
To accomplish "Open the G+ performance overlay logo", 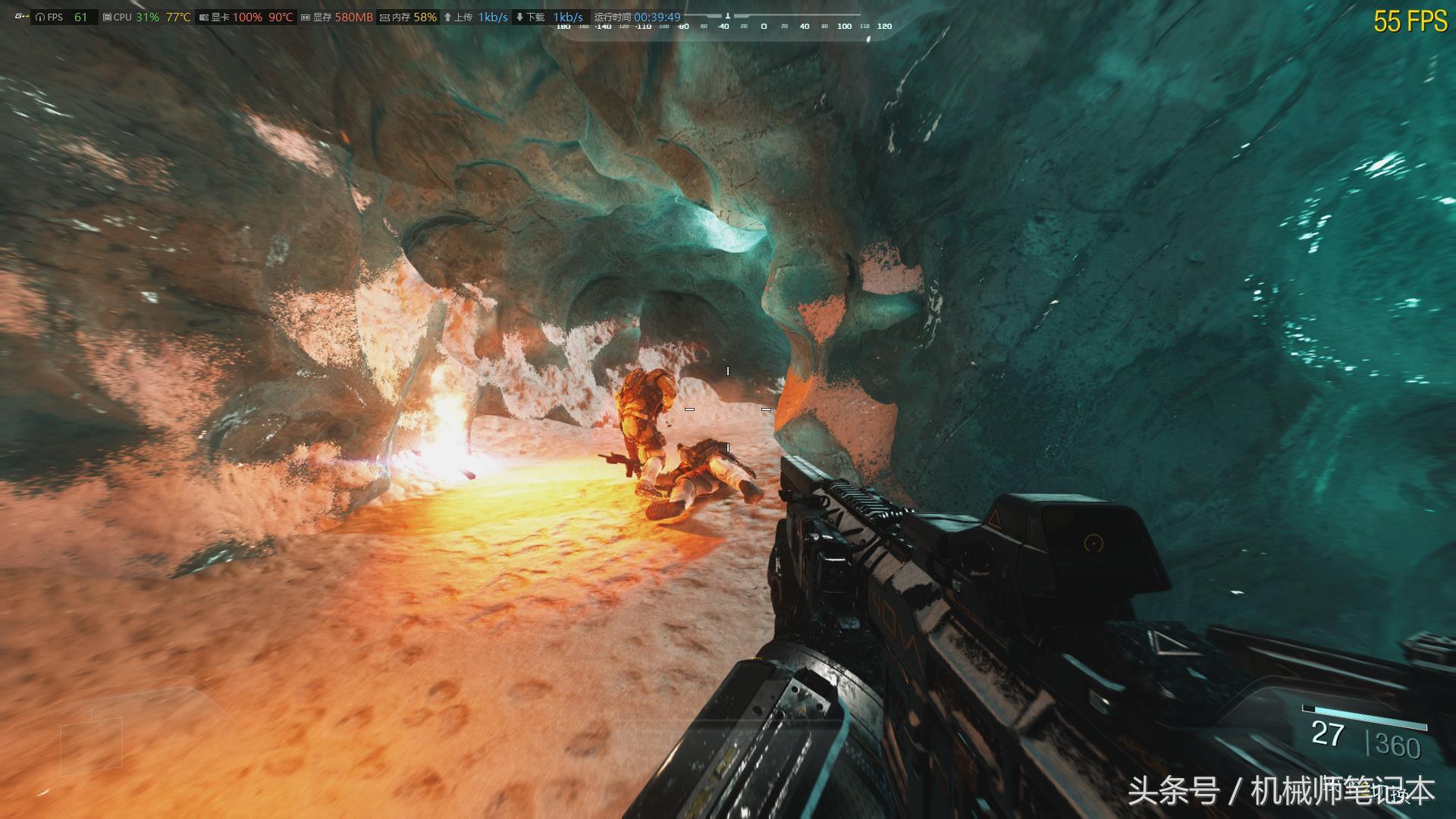I will pos(21,17).
